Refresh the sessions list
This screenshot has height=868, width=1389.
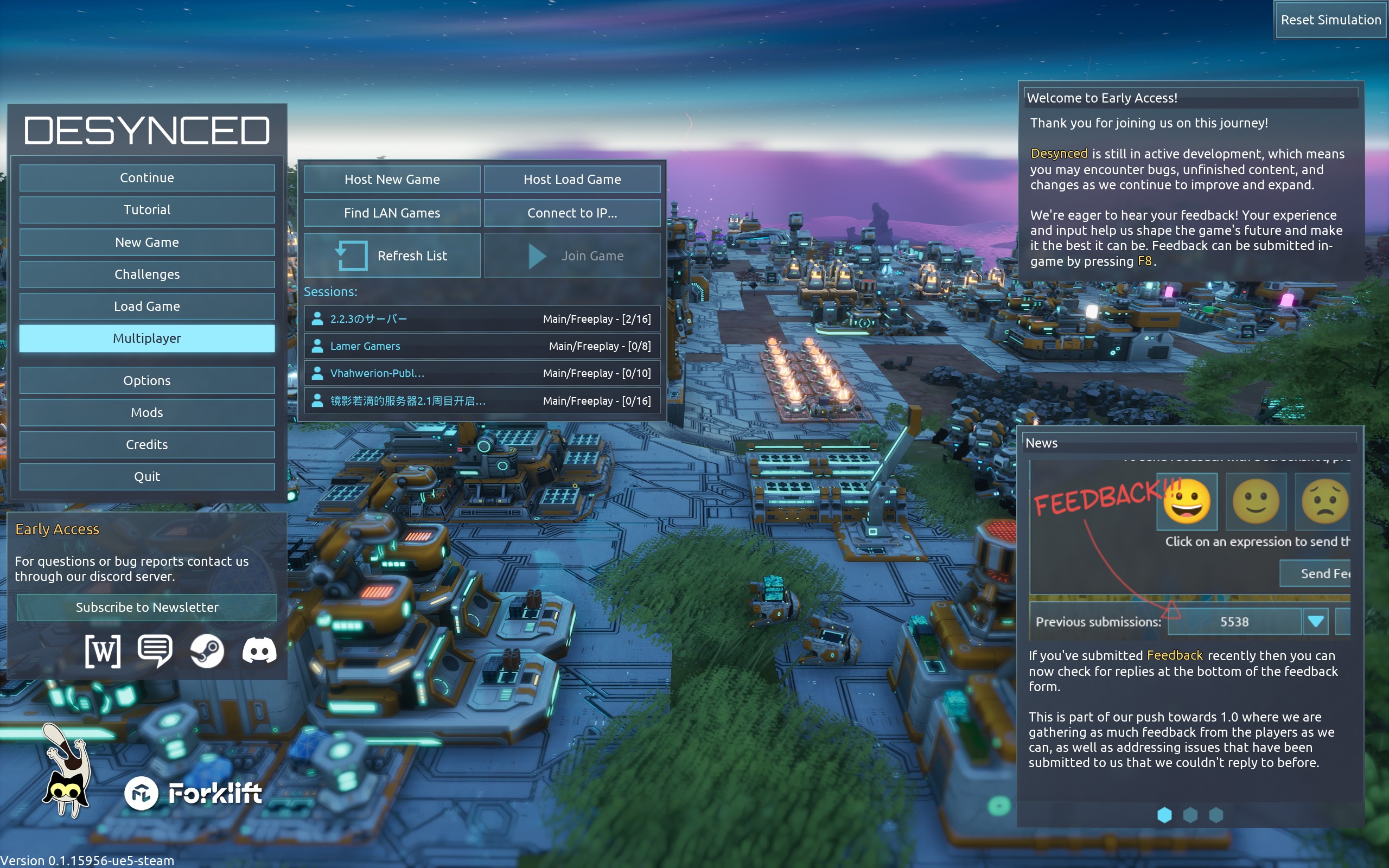[x=392, y=256]
